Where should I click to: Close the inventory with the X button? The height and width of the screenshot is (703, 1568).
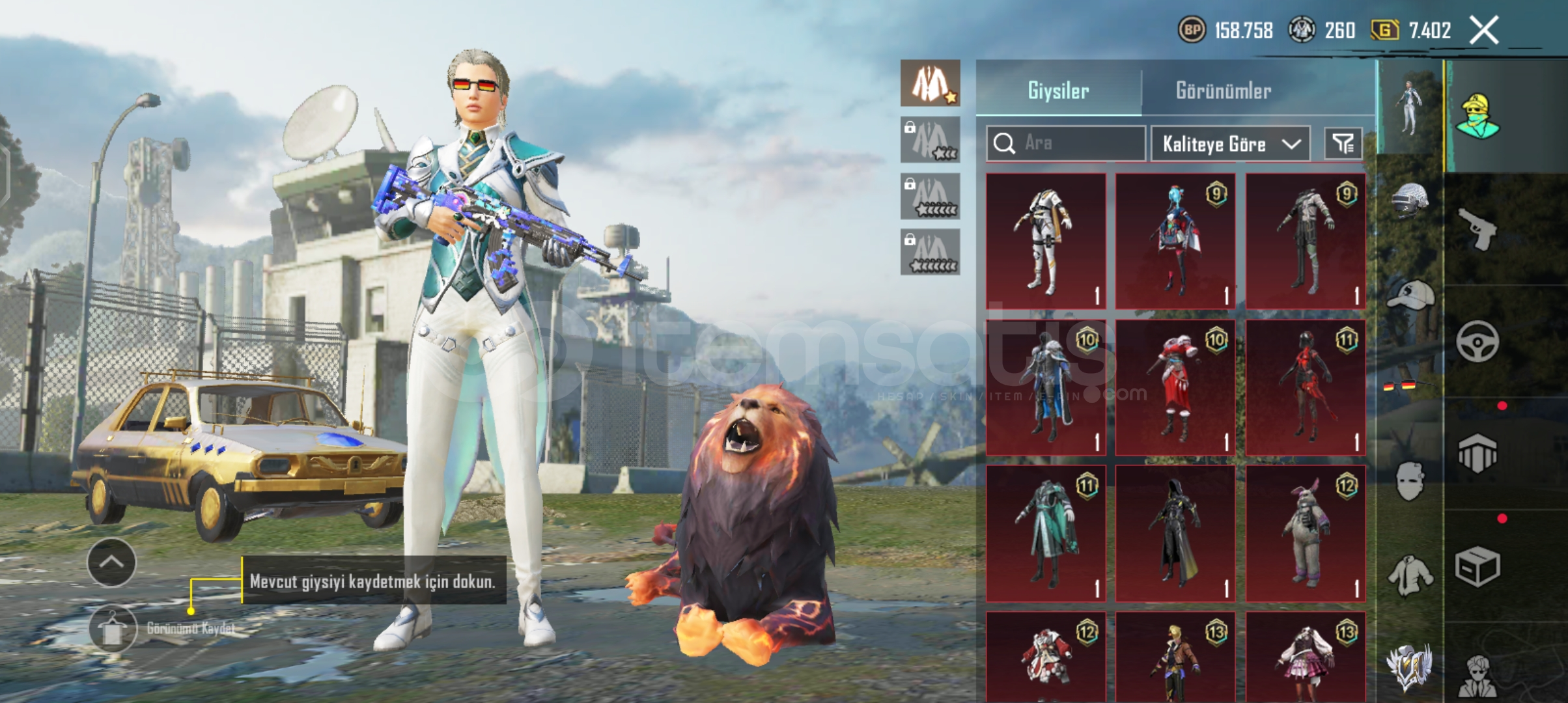1484,31
